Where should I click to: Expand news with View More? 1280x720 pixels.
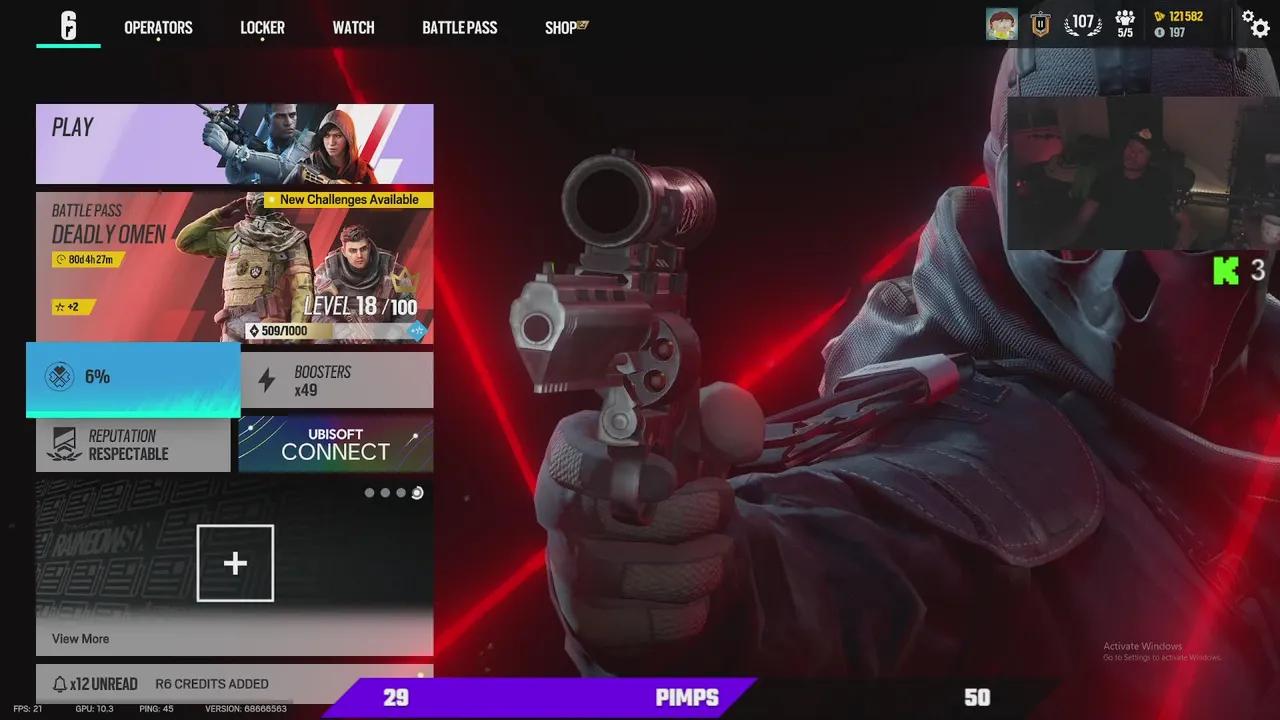point(82,638)
